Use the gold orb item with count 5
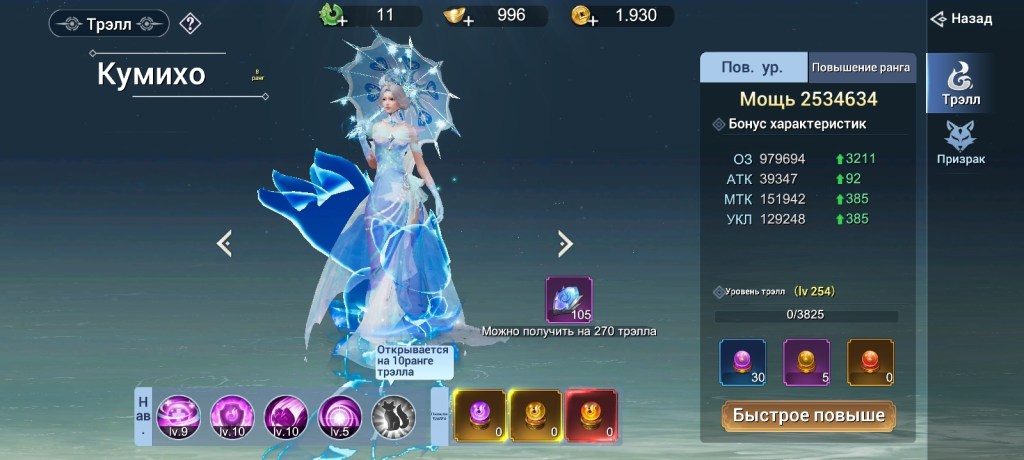The width and height of the screenshot is (1024, 460). [x=807, y=362]
